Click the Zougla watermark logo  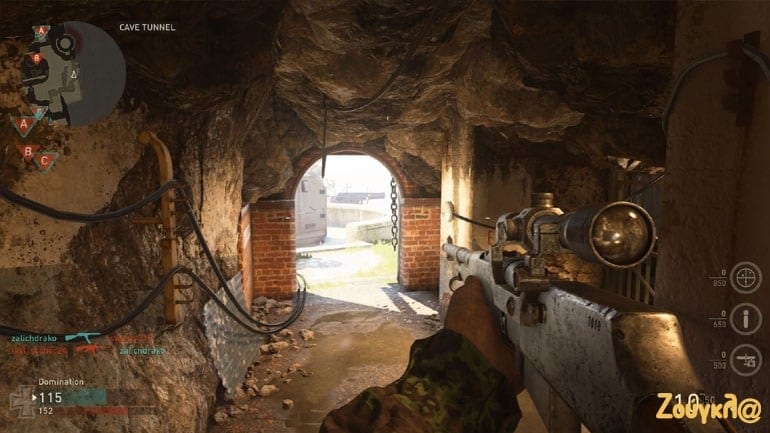[x=710, y=408]
